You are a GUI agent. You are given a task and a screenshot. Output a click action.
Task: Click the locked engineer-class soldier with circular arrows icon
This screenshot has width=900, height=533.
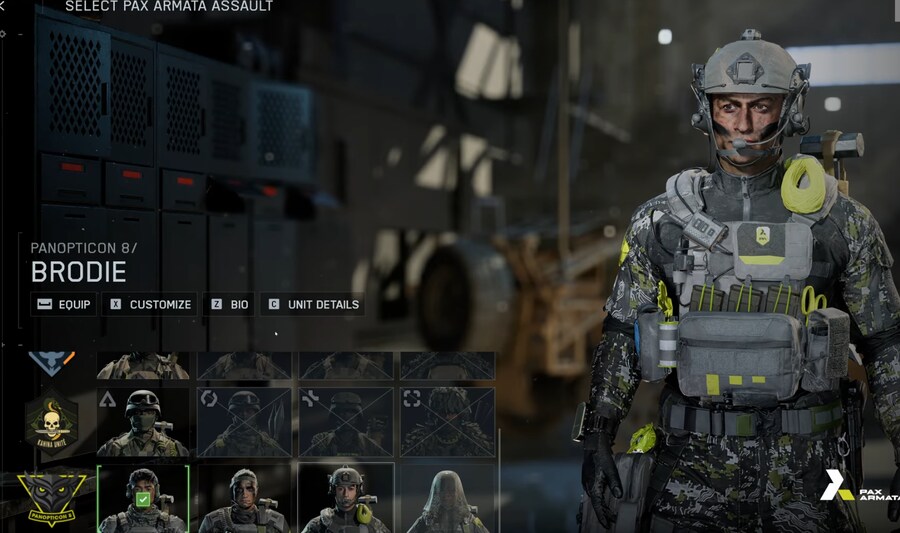244,422
